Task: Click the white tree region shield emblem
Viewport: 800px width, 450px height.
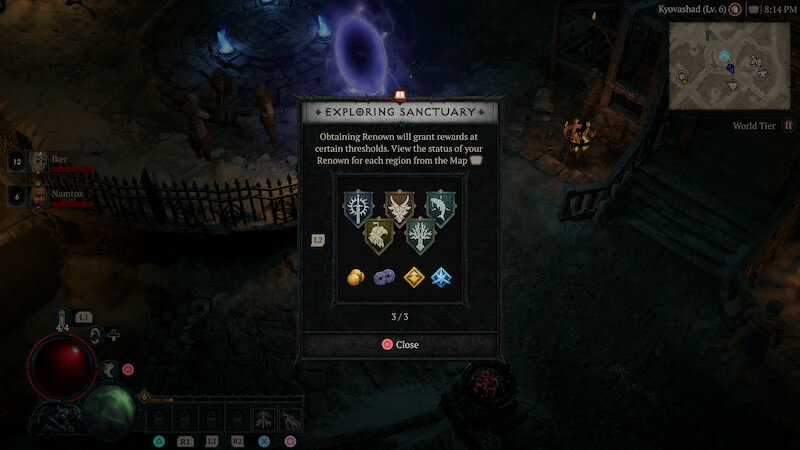Action: tap(420, 237)
